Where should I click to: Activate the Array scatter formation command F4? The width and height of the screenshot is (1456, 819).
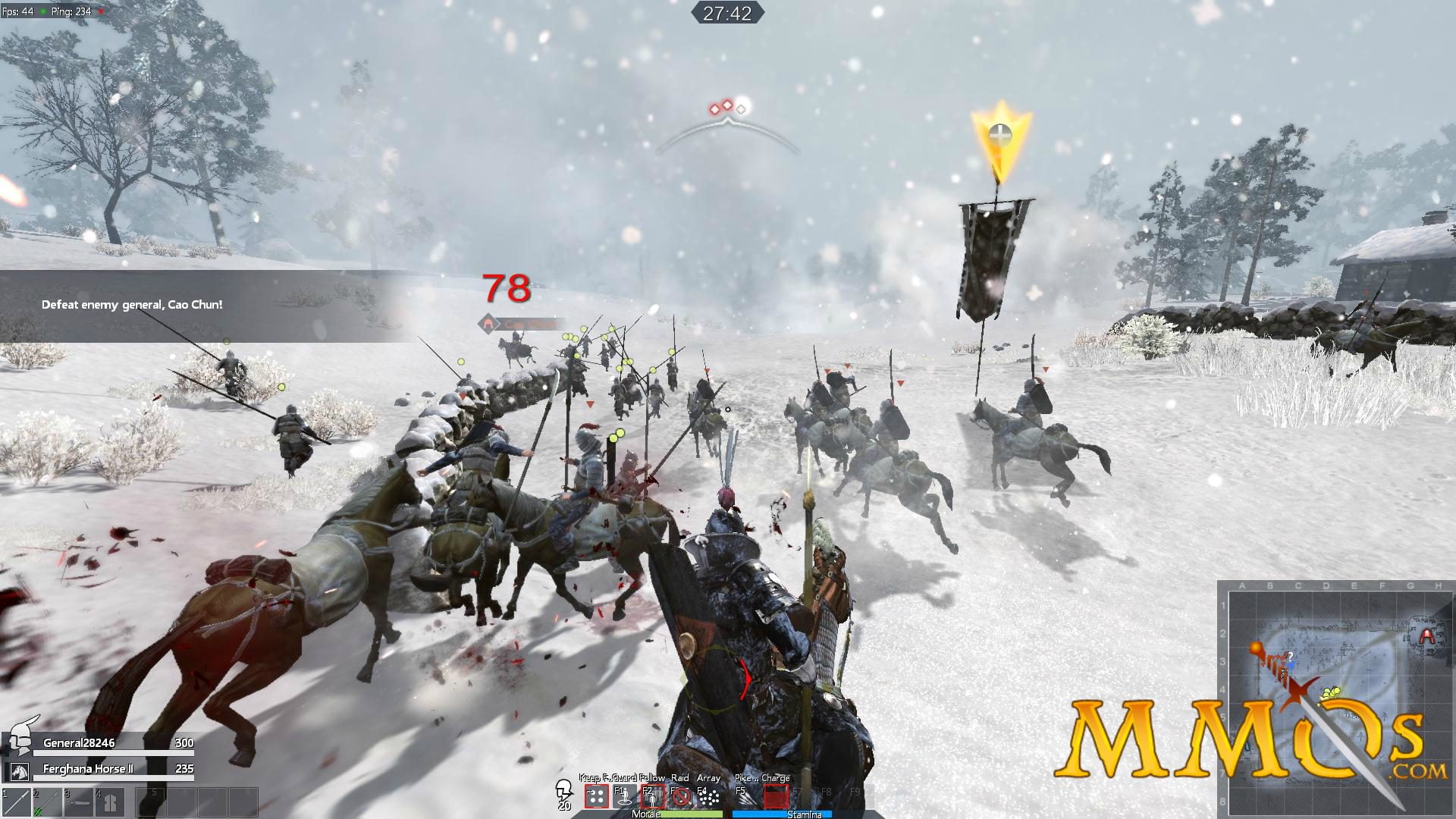point(710,796)
